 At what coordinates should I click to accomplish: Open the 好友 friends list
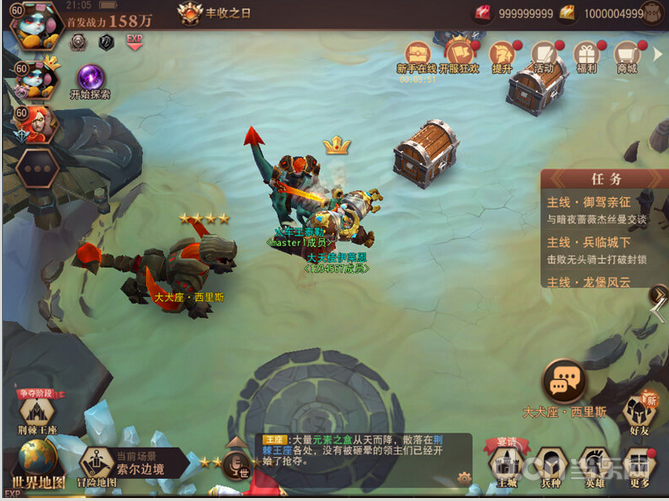pyautogui.click(x=639, y=416)
